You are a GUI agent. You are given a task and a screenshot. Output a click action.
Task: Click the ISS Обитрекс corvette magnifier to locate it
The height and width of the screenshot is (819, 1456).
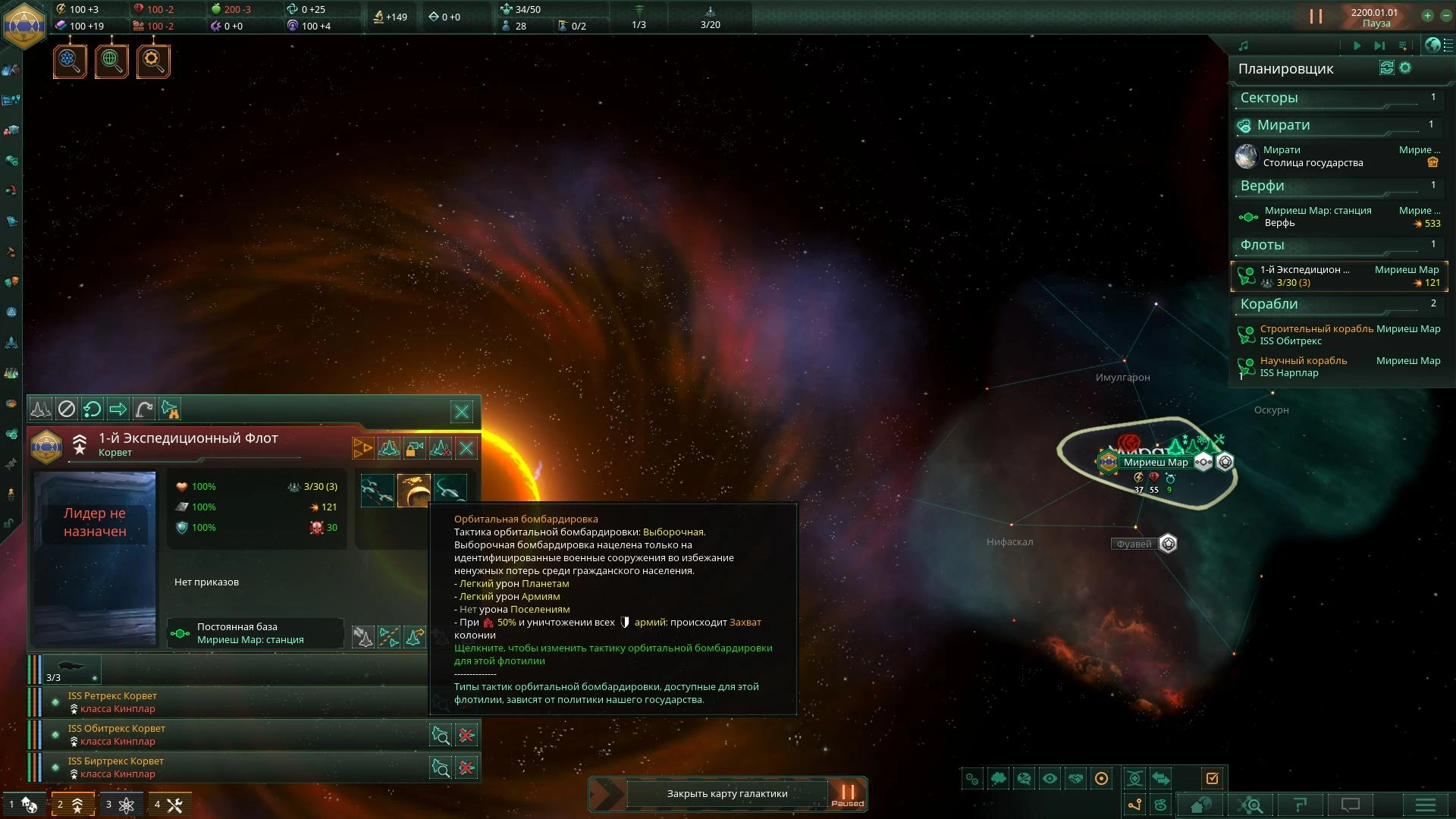coord(441,734)
